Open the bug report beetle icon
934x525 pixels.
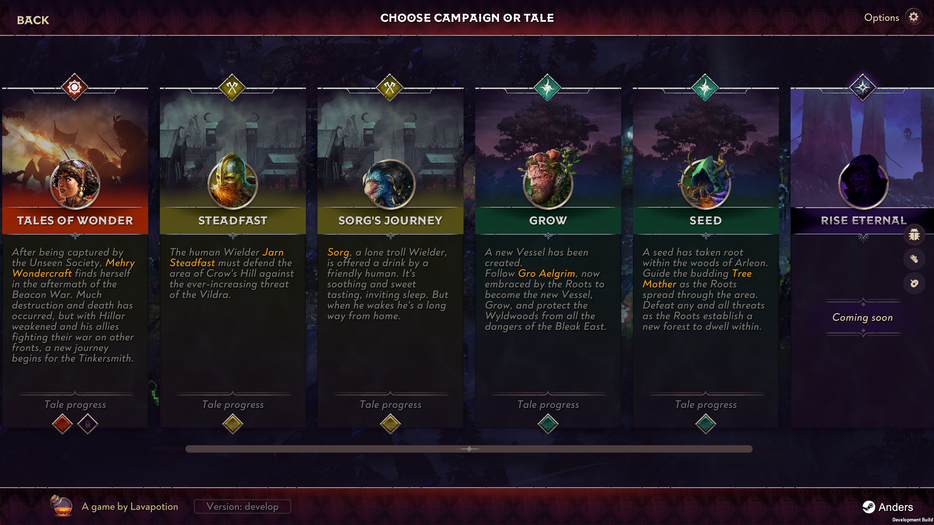coord(914,235)
